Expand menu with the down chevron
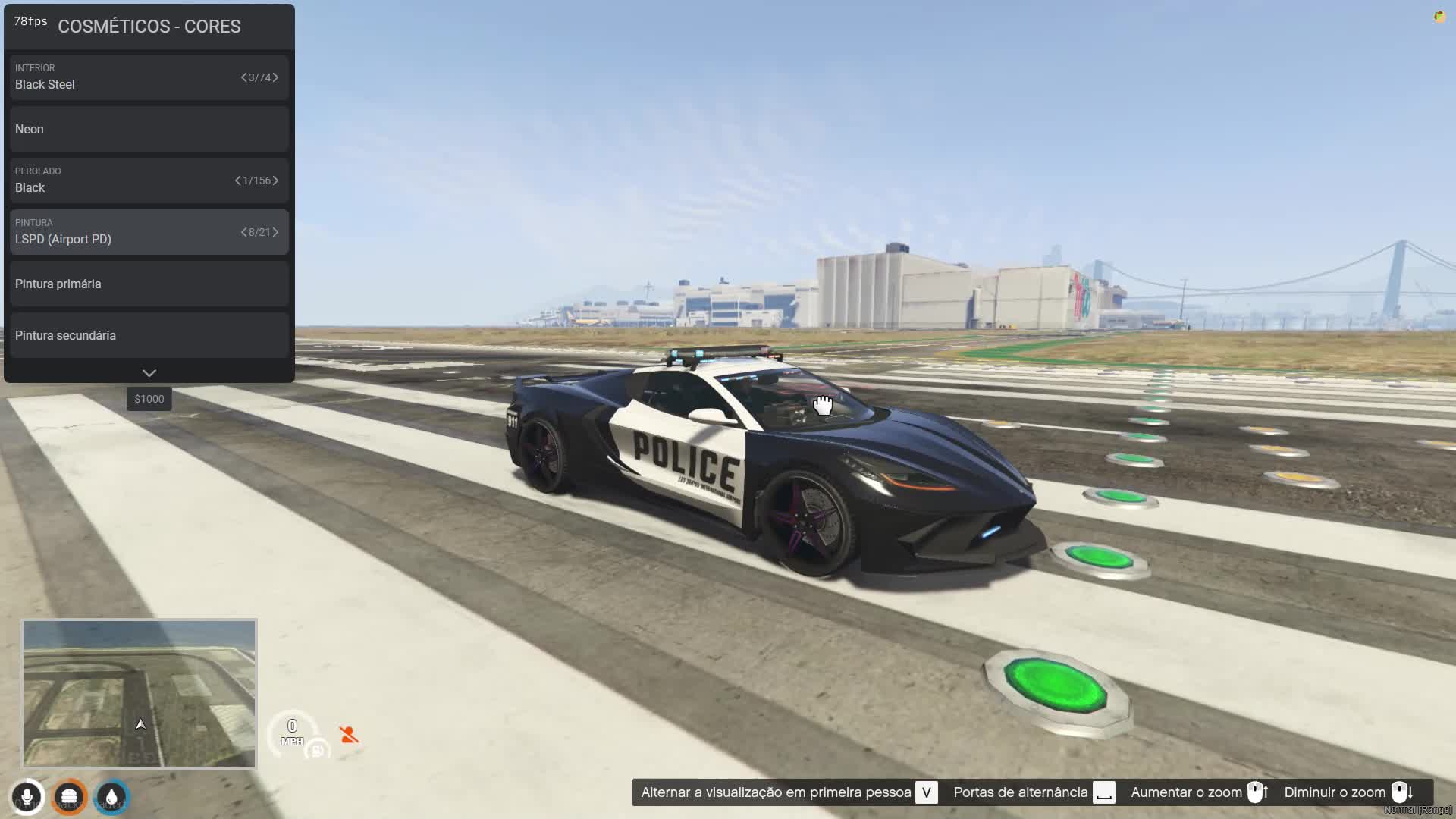 [x=149, y=373]
